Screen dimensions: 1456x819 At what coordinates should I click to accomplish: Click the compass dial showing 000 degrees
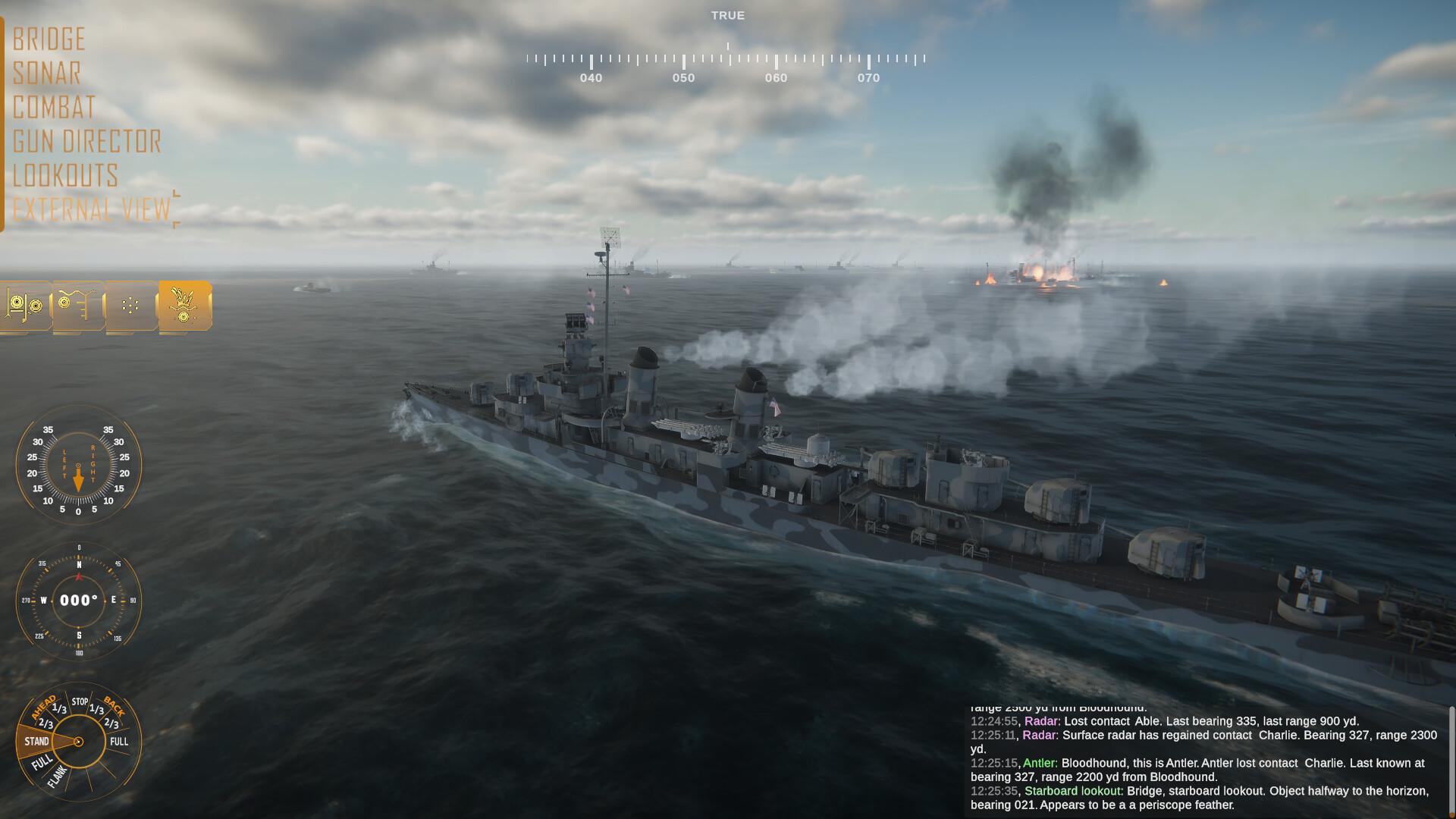pos(80,599)
